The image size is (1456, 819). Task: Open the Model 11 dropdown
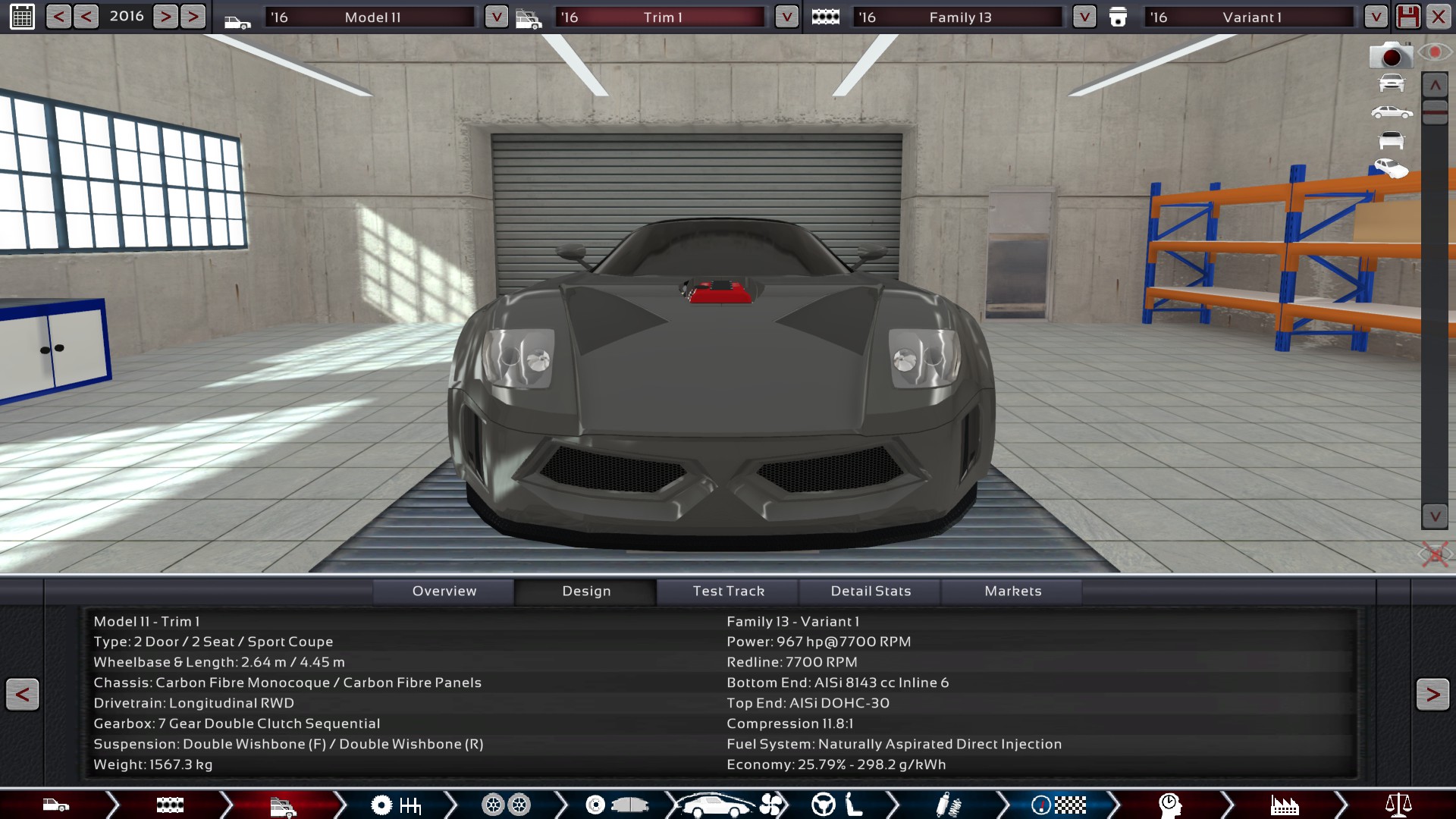tap(497, 16)
